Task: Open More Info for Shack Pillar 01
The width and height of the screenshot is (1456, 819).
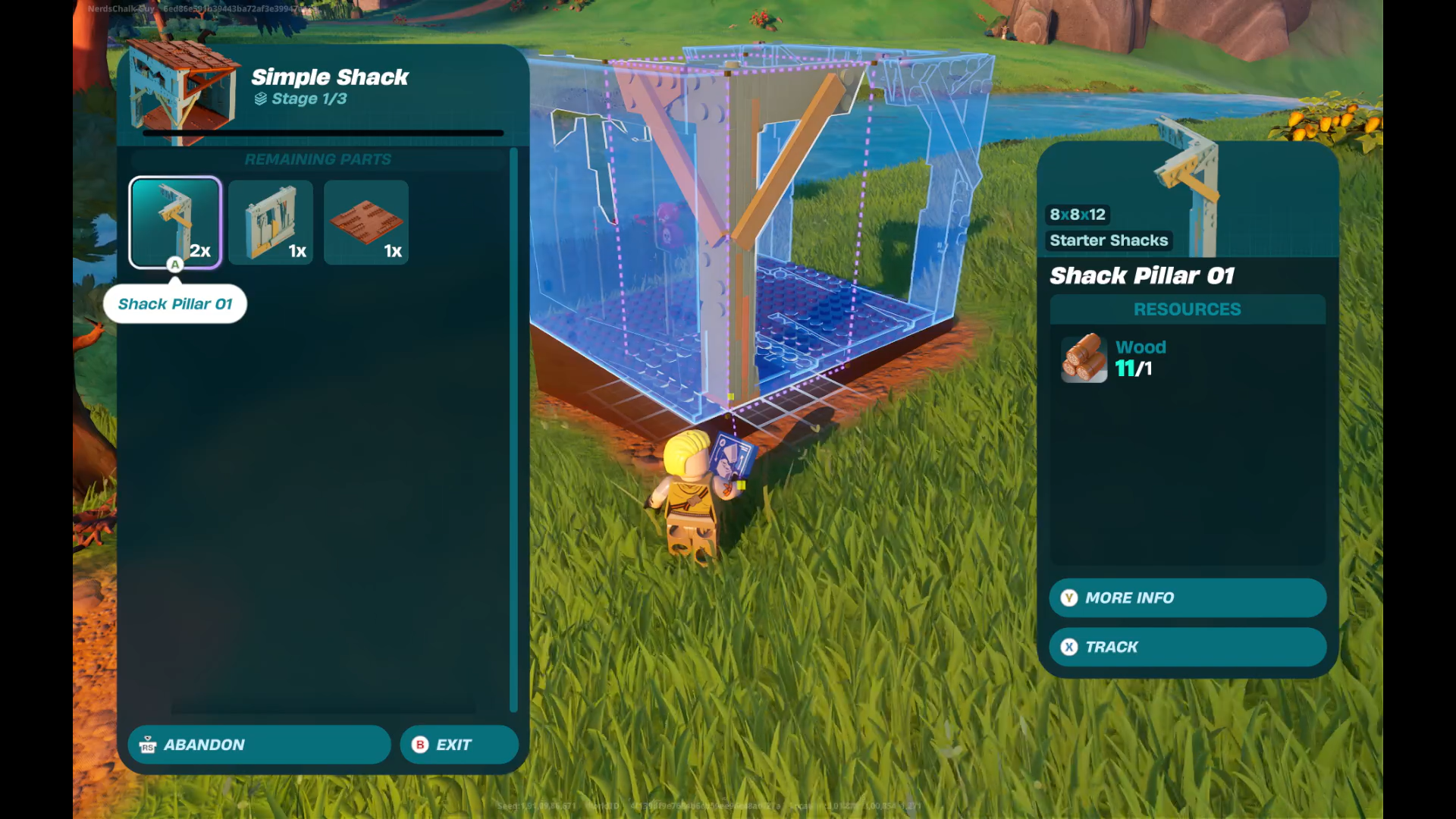Action: [1187, 598]
